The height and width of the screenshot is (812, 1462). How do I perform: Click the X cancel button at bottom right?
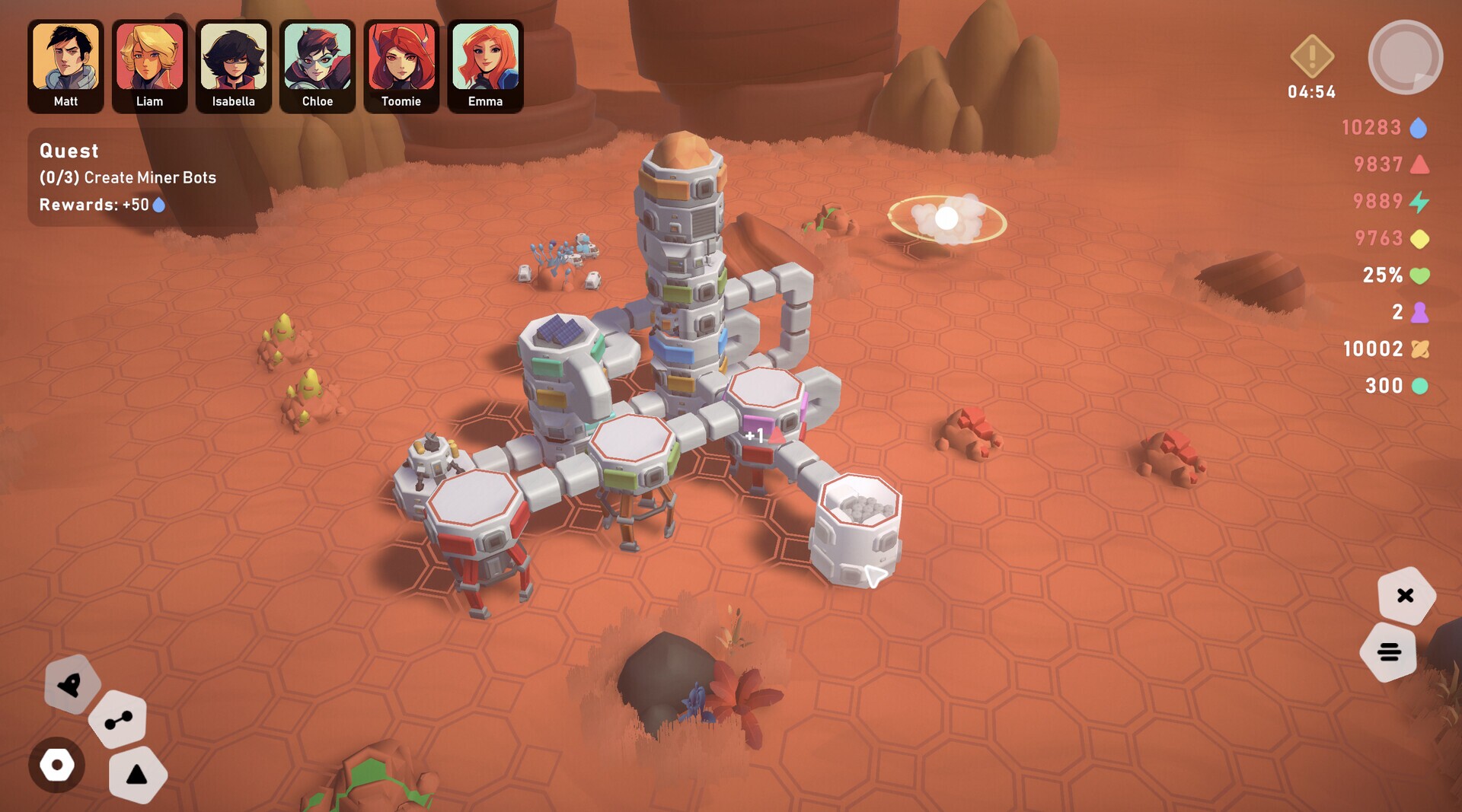1406,596
